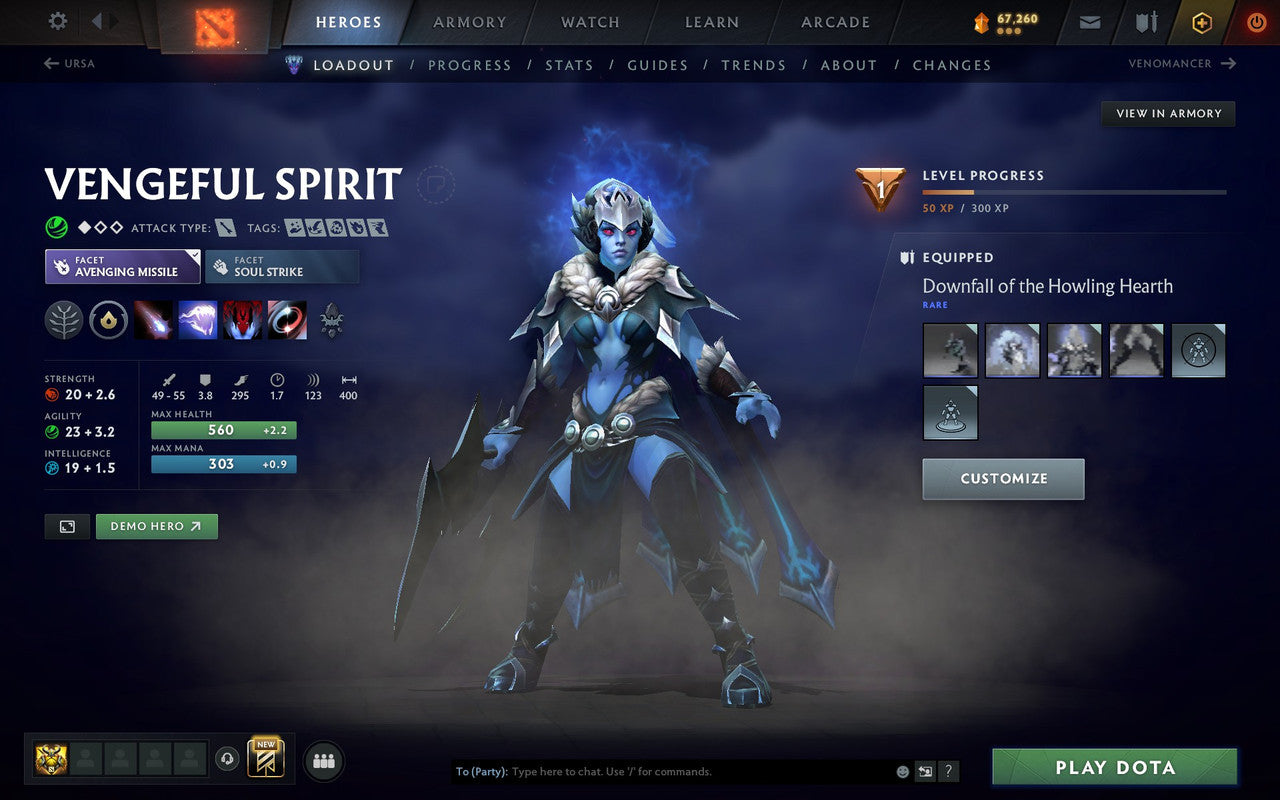The width and height of the screenshot is (1280, 800).
Task: Go back to Ursa with left arrow
Action: 52,63
